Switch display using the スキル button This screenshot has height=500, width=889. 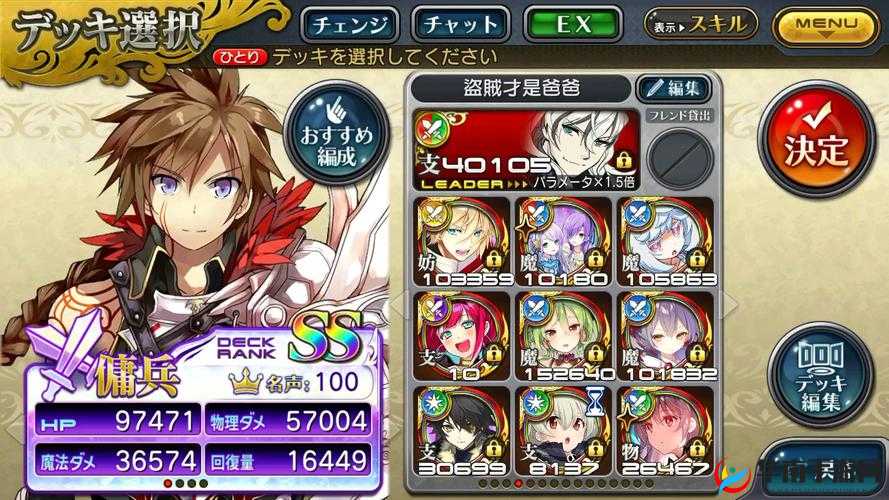click(x=701, y=24)
